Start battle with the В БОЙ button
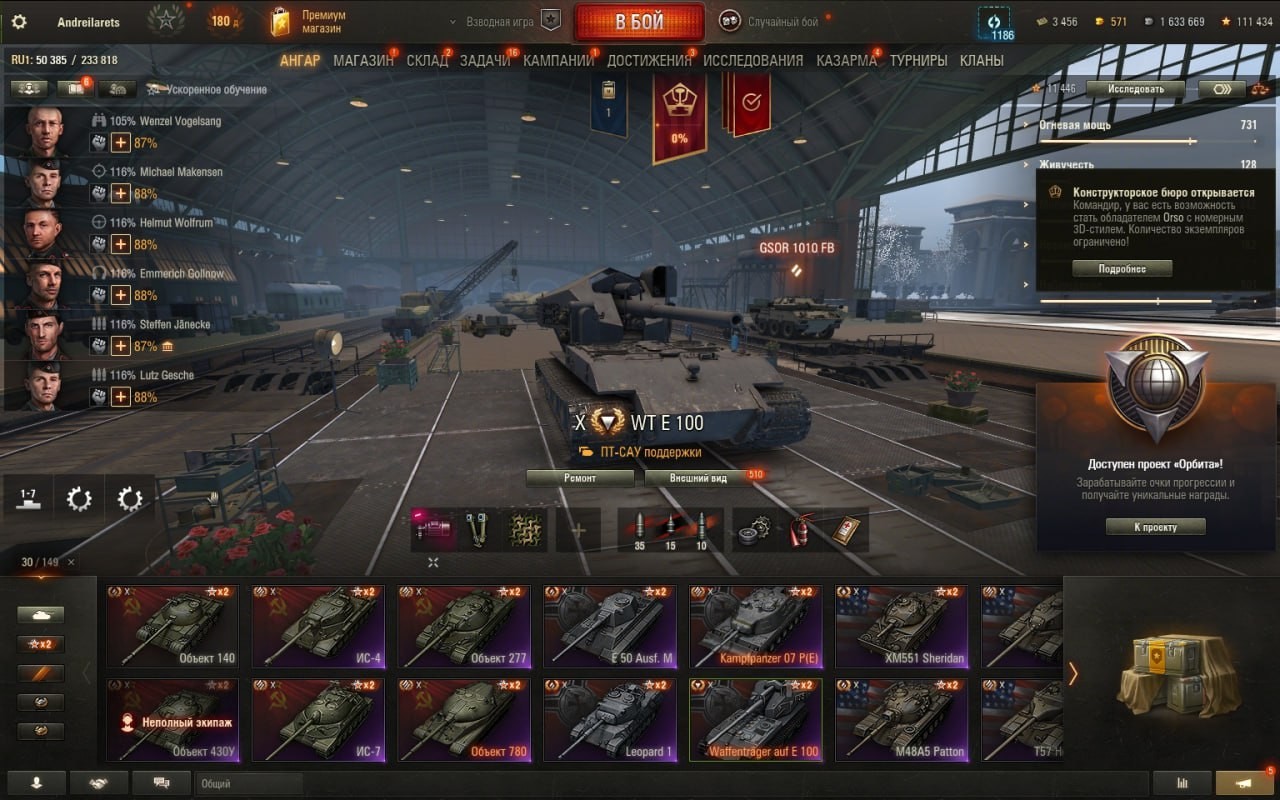Viewport: 1280px width, 800px height. click(x=639, y=22)
